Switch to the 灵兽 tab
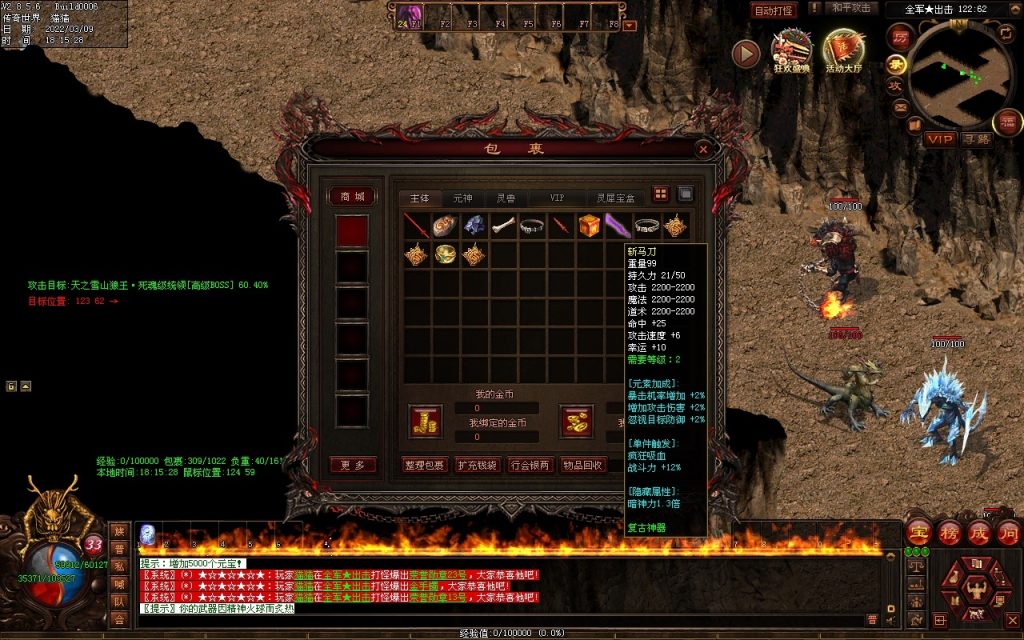The image size is (1024, 640). point(506,198)
